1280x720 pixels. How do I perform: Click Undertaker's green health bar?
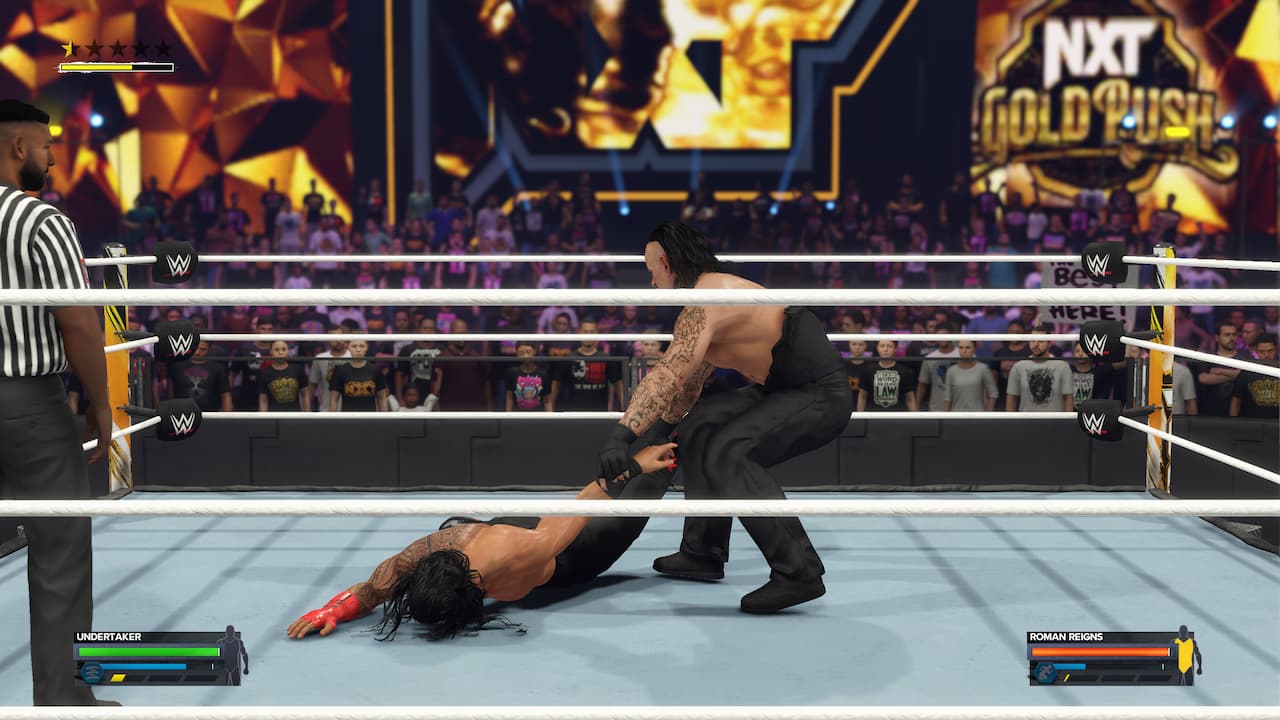coord(147,652)
